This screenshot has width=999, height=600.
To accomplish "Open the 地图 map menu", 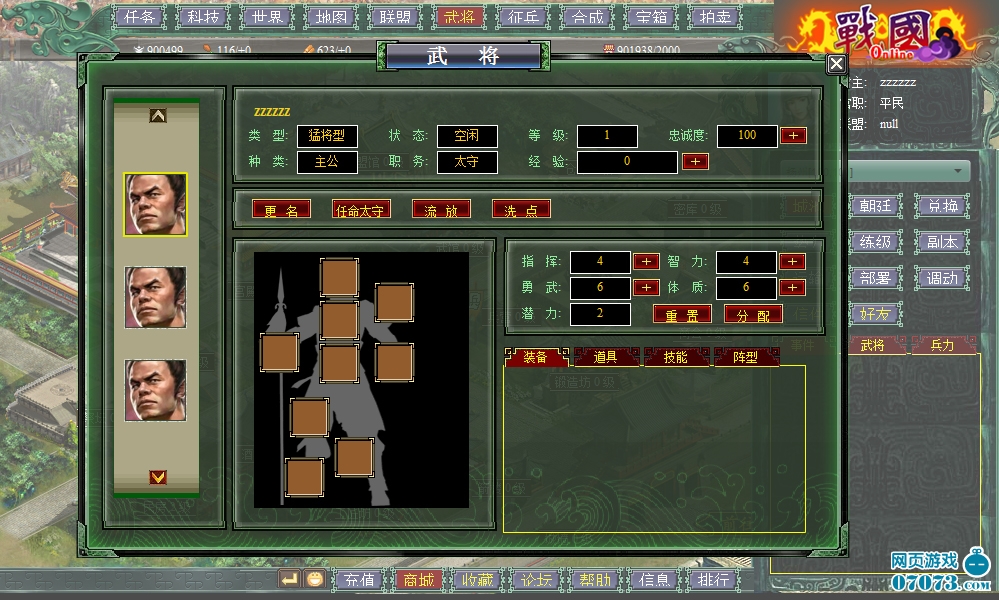I will point(331,17).
